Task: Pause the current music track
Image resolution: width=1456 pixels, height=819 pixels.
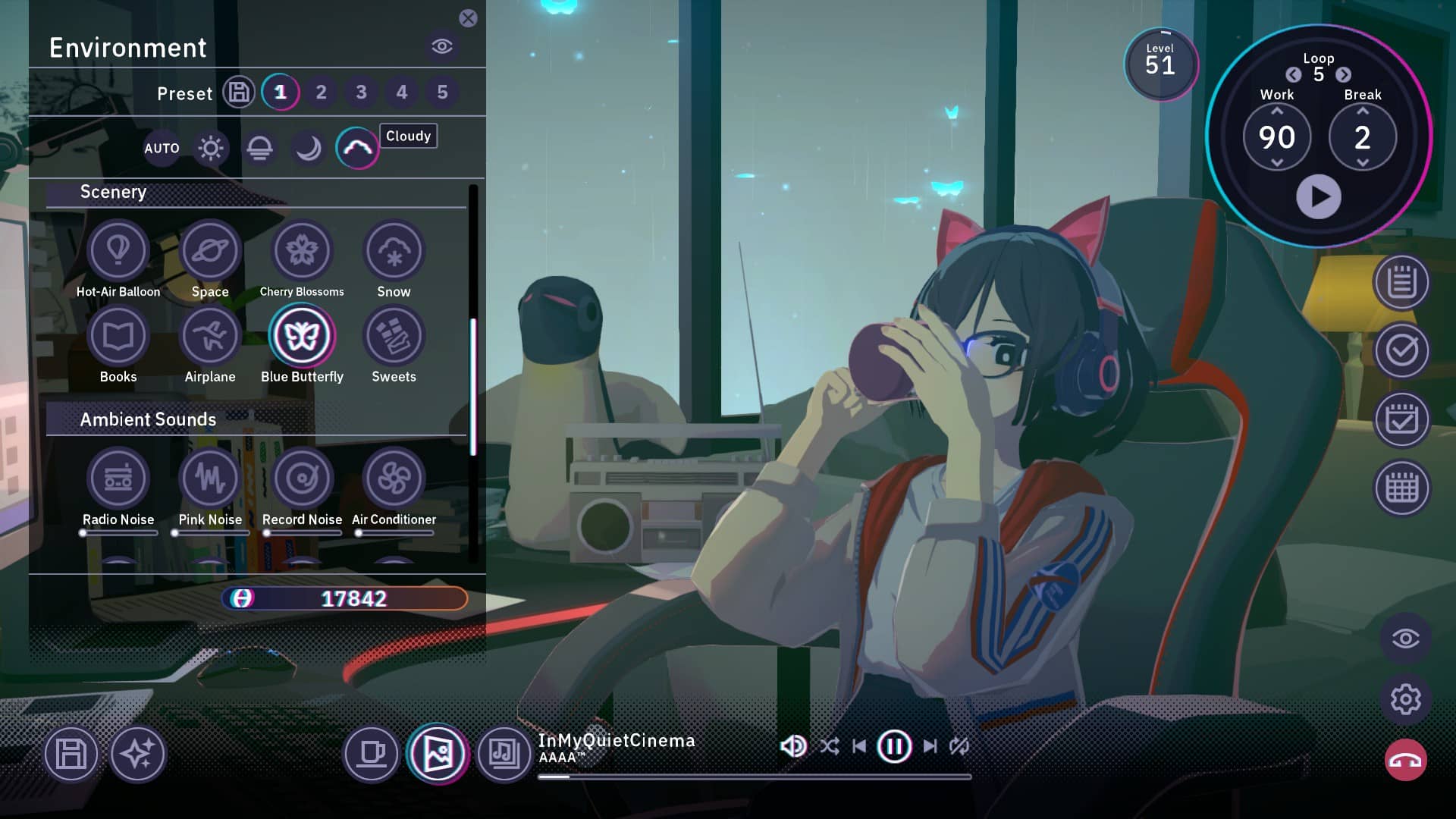Action: click(894, 746)
